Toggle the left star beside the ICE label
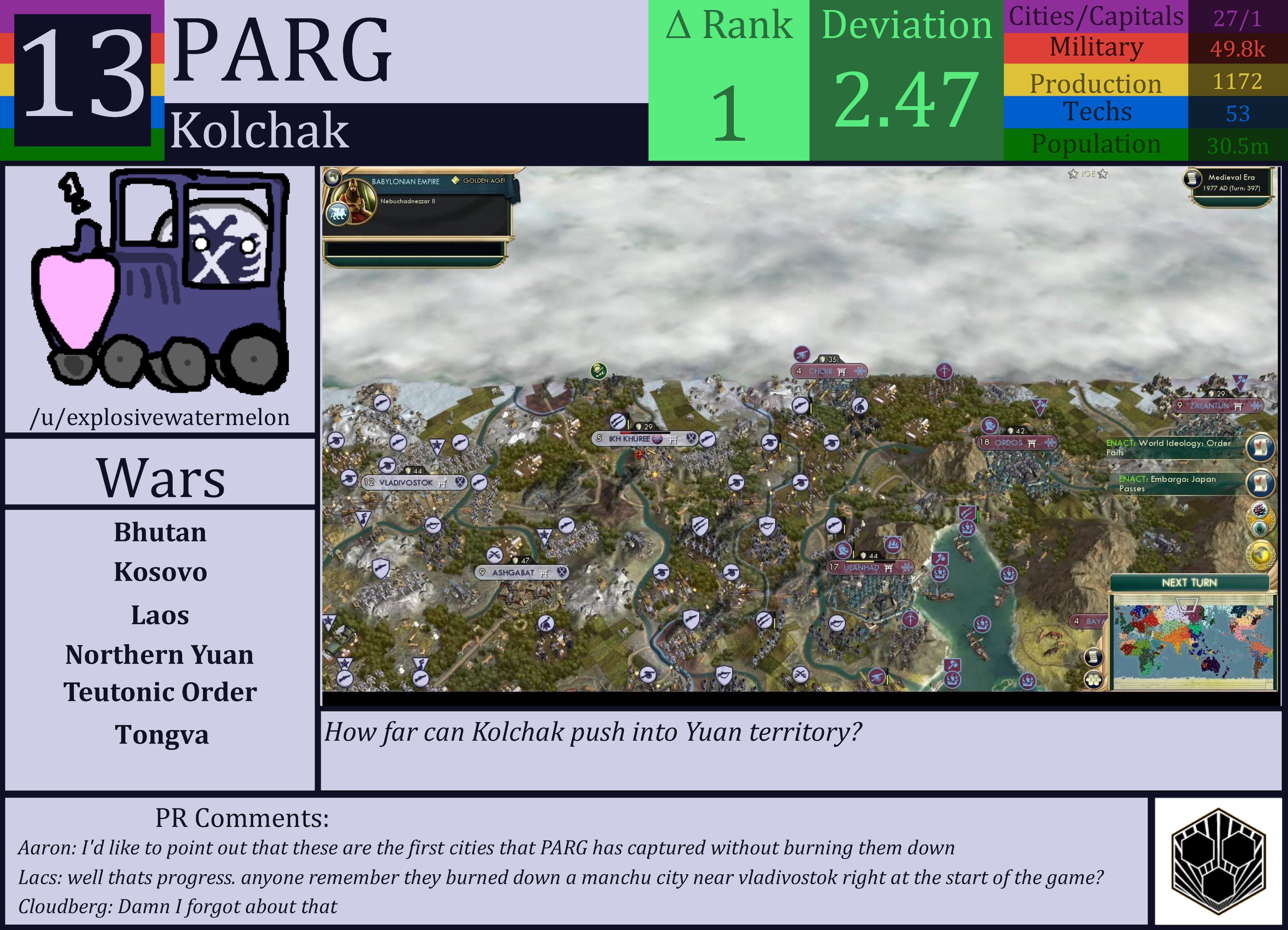This screenshot has width=1288, height=930. 1073,174
